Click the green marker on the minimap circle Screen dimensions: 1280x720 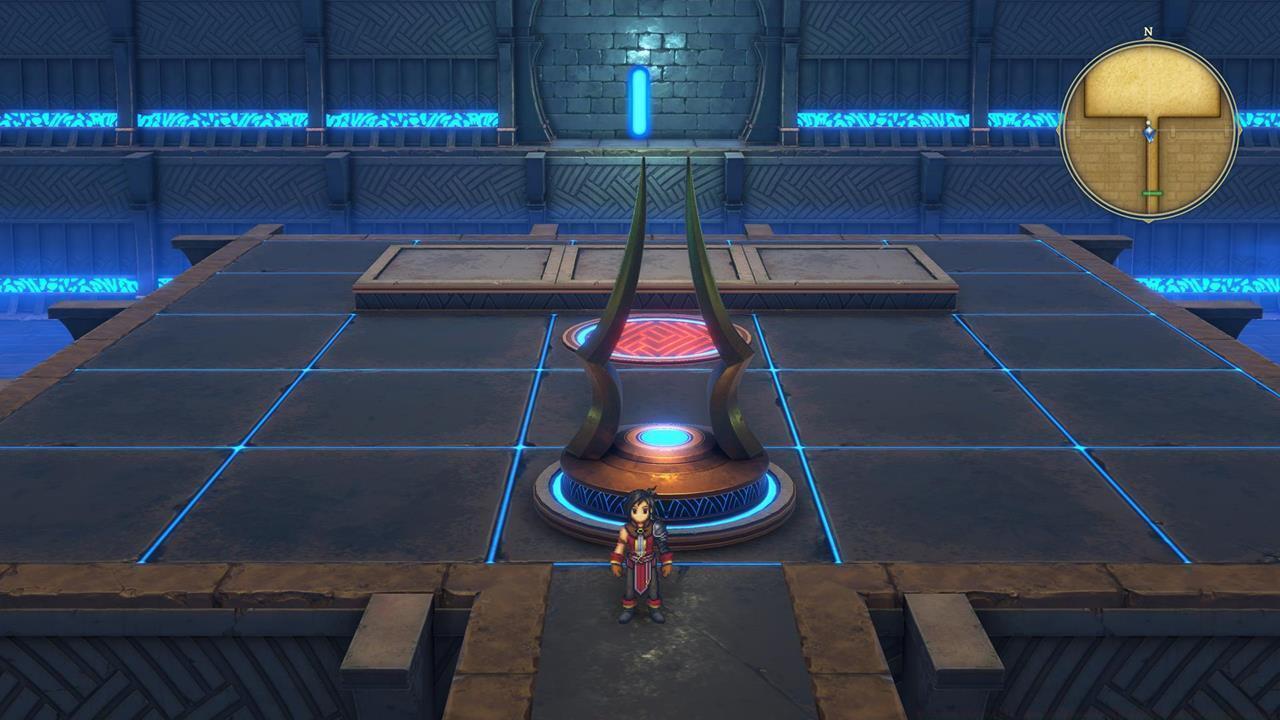tap(1153, 192)
